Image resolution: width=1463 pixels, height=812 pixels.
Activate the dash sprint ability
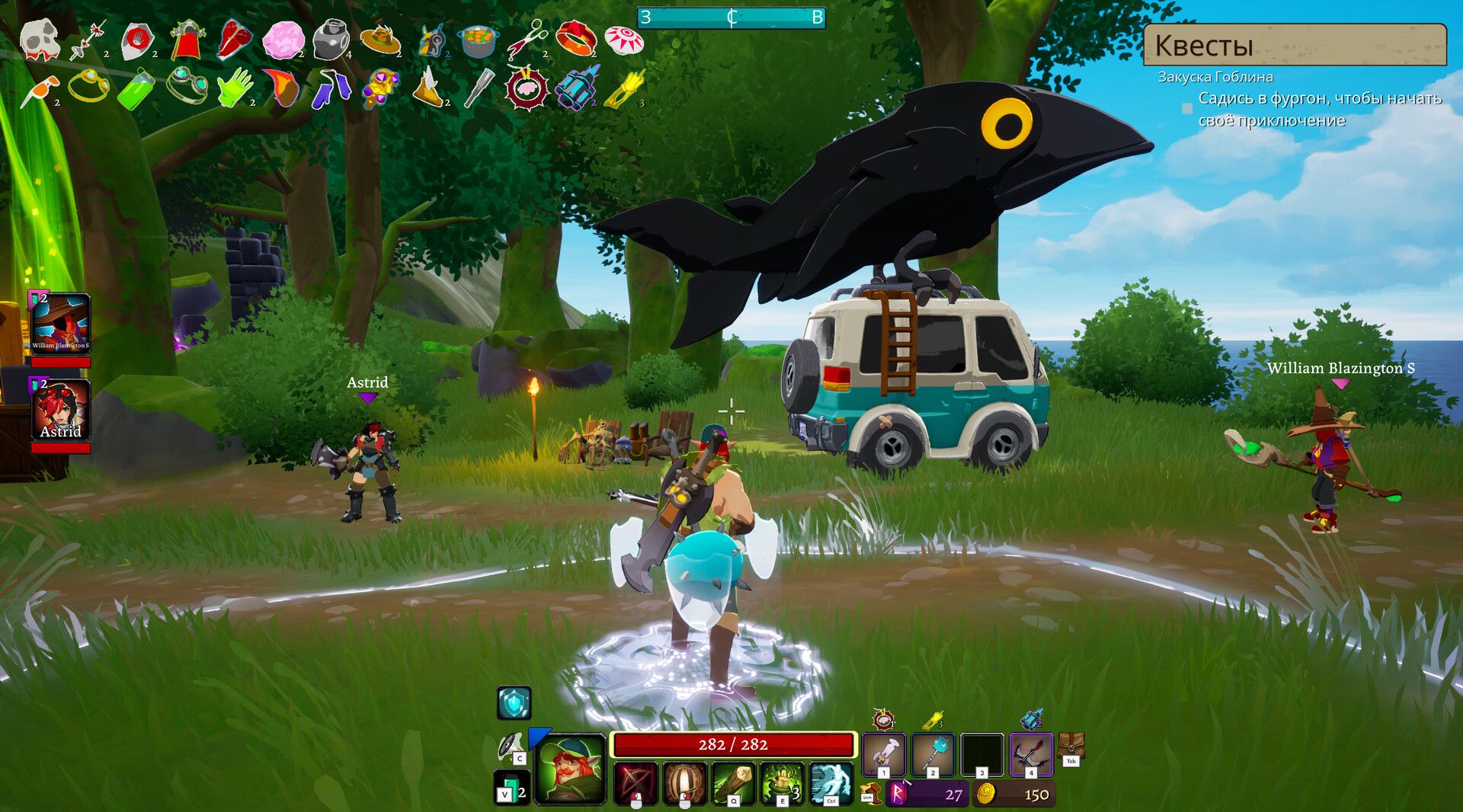click(x=831, y=782)
